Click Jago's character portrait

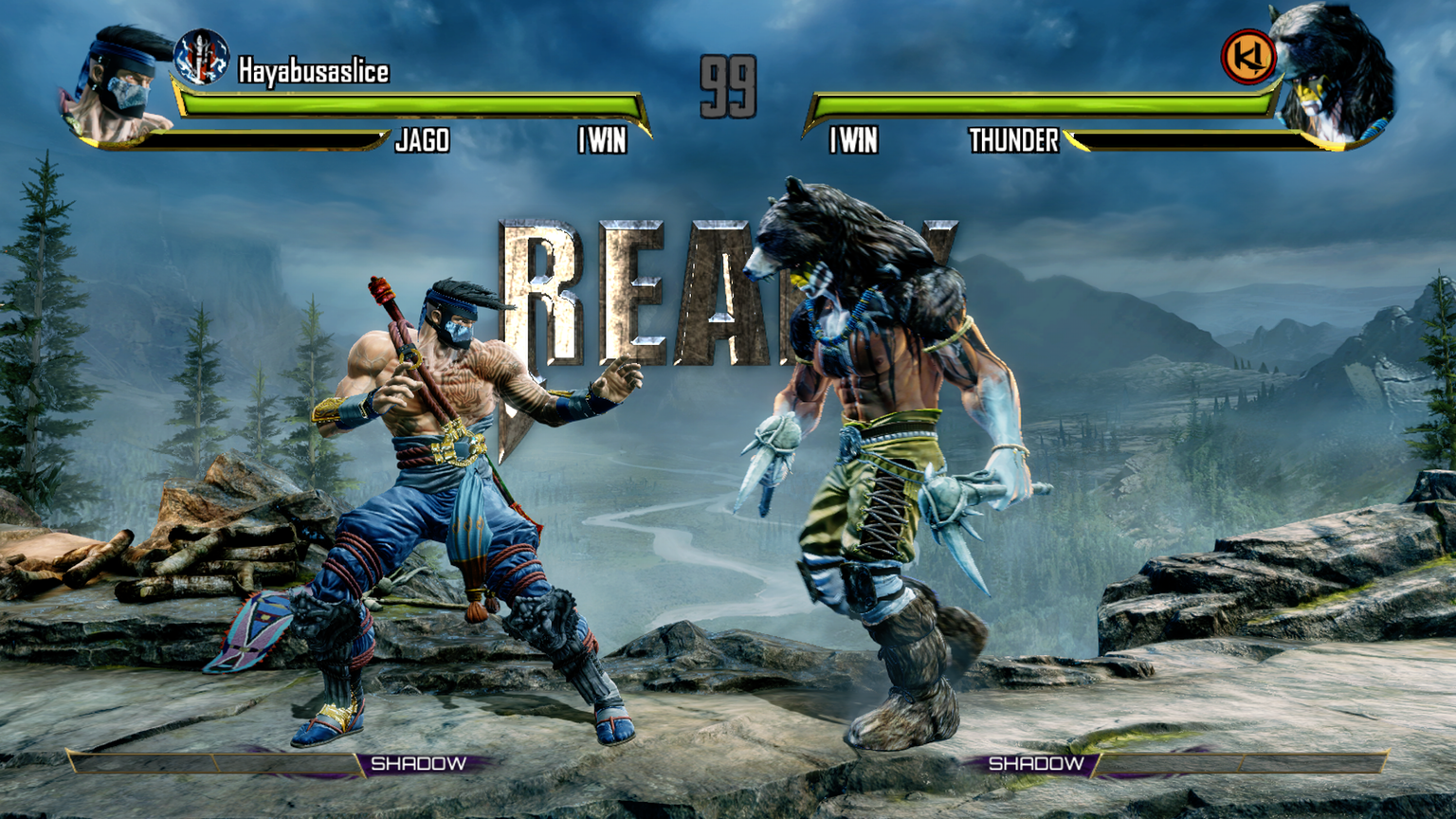pyautogui.click(x=118, y=85)
